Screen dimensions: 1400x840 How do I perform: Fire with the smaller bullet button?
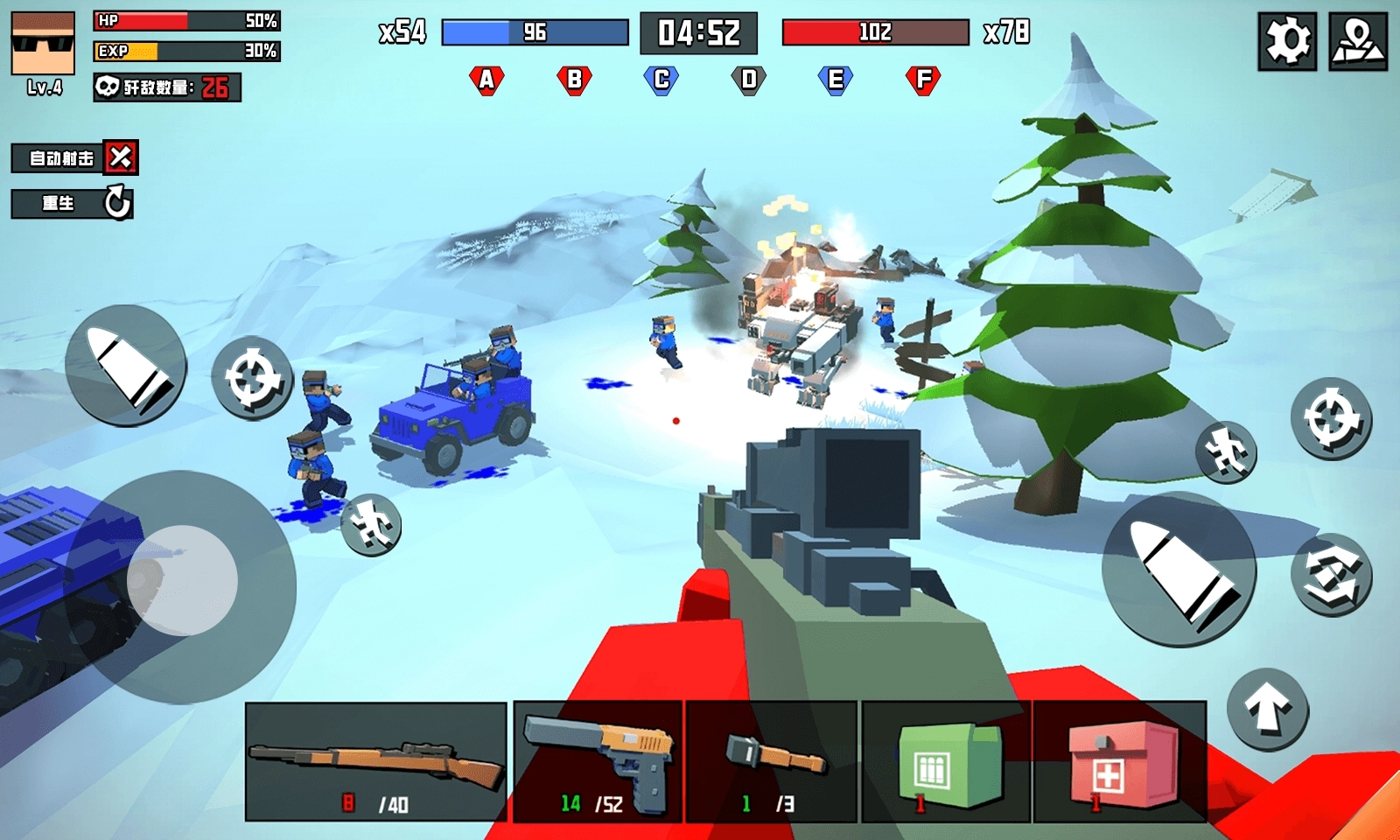126,365
